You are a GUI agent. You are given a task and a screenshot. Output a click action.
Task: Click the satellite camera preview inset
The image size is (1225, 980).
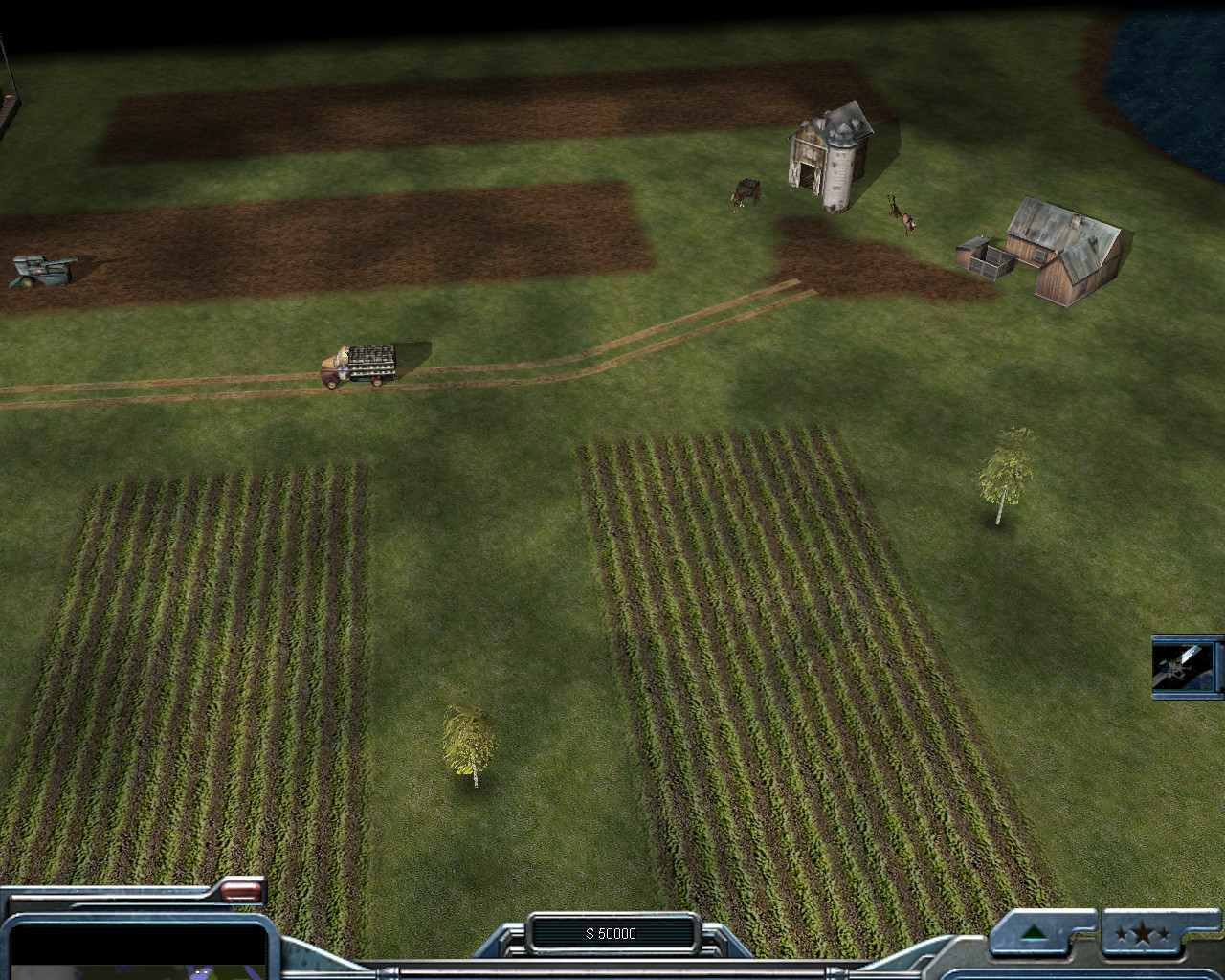(1185, 665)
